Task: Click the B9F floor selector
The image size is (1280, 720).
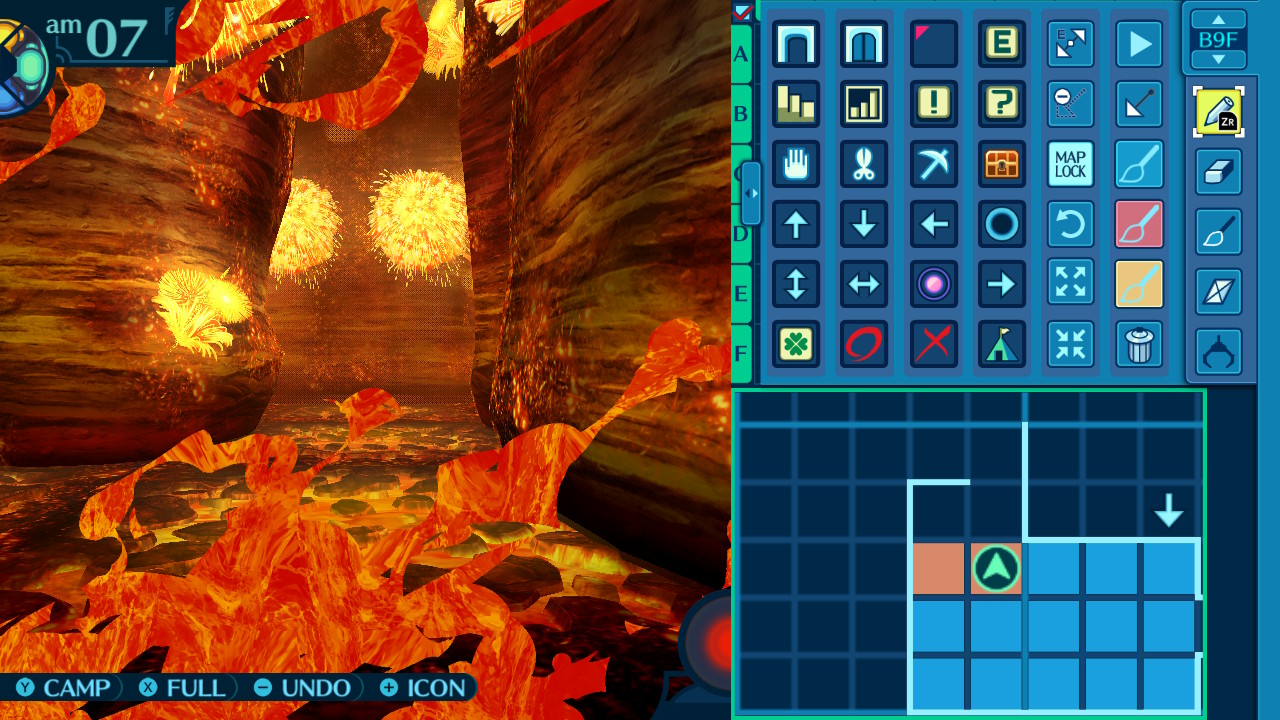Action: [x=1218, y=40]
